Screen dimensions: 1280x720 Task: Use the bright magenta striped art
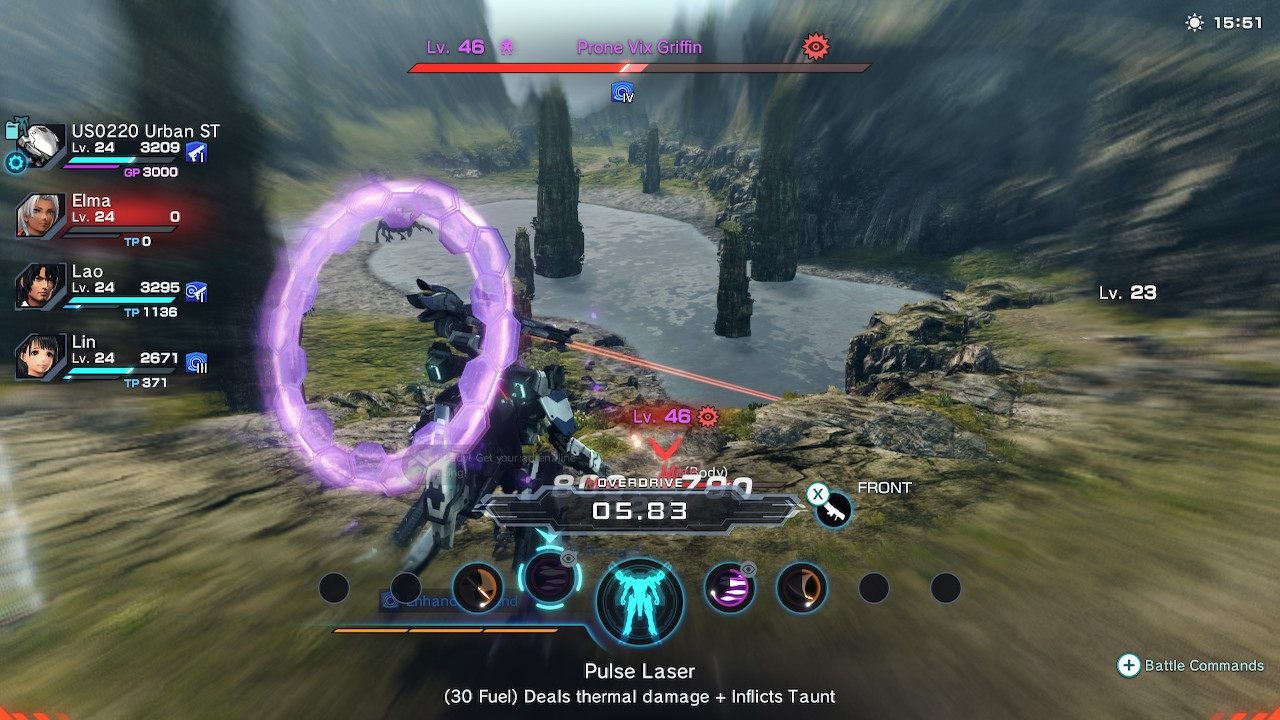tap(729, 587)
